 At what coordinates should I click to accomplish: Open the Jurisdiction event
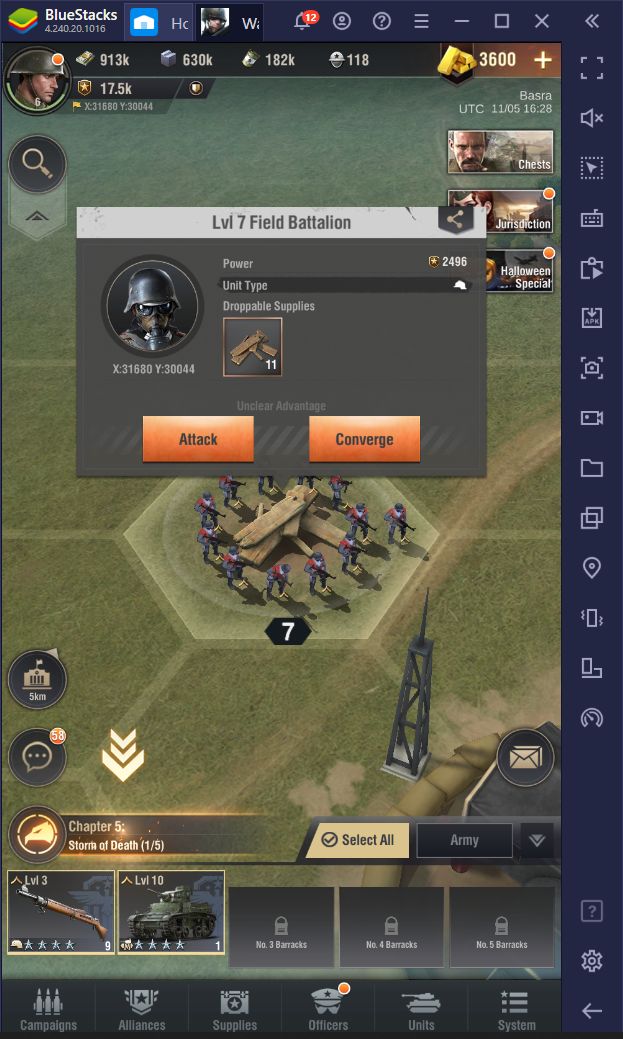[500, 211]
